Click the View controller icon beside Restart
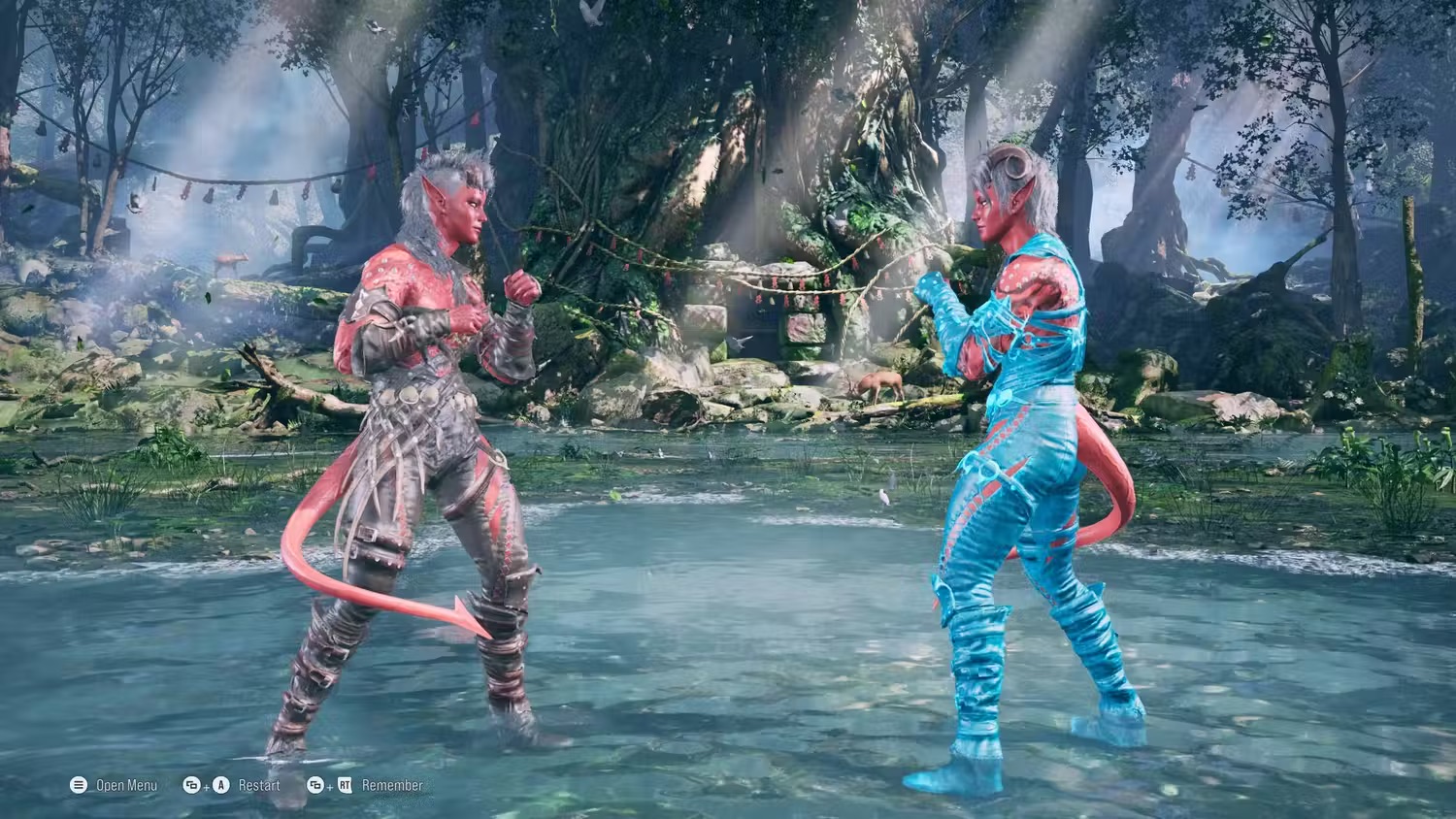Viewport: 1456px width, 819px height. pos(190,785)
